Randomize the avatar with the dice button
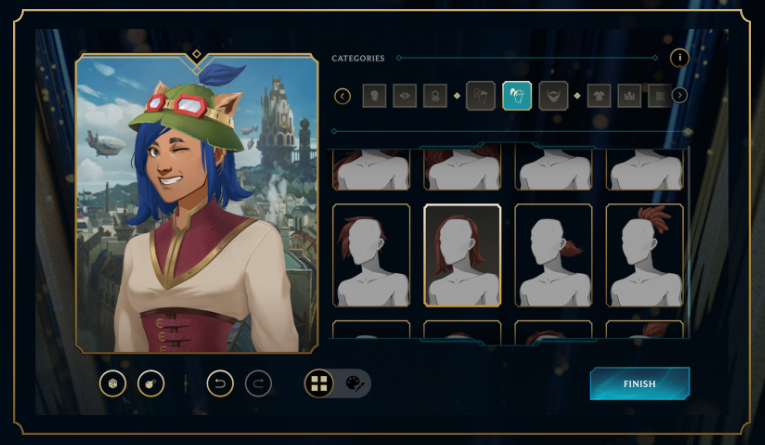Viewport: 765px width, 445px height. [113, 383]
